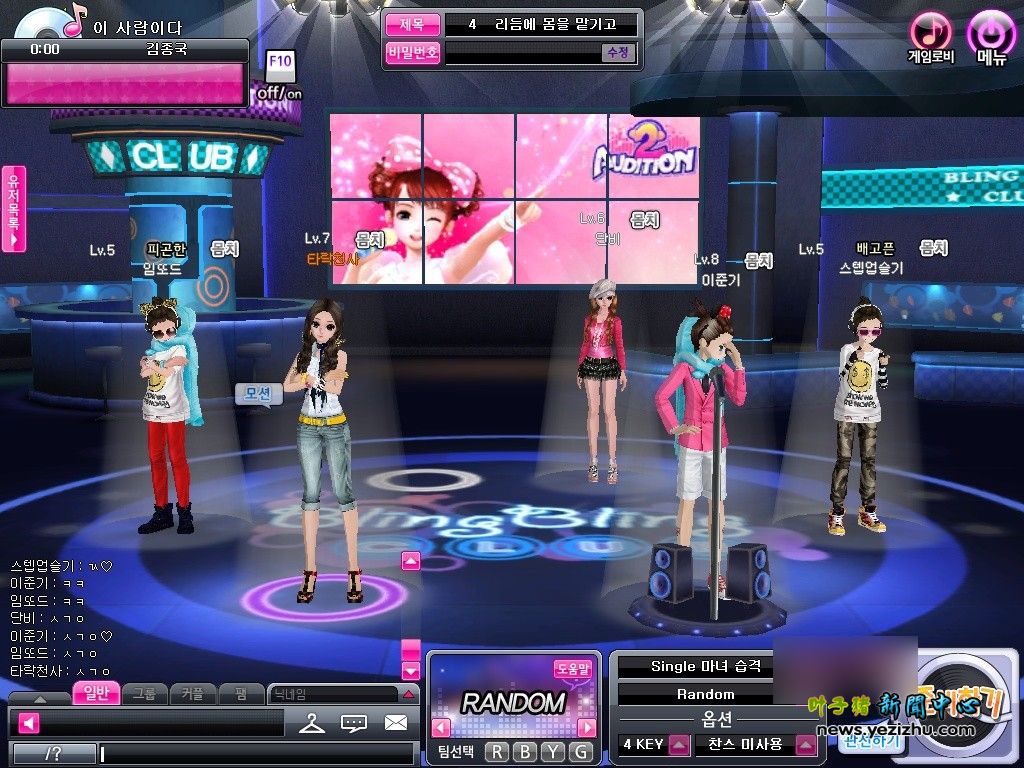Select the R team button
This screenshot has height=768, width=1024.
point(497,752)
